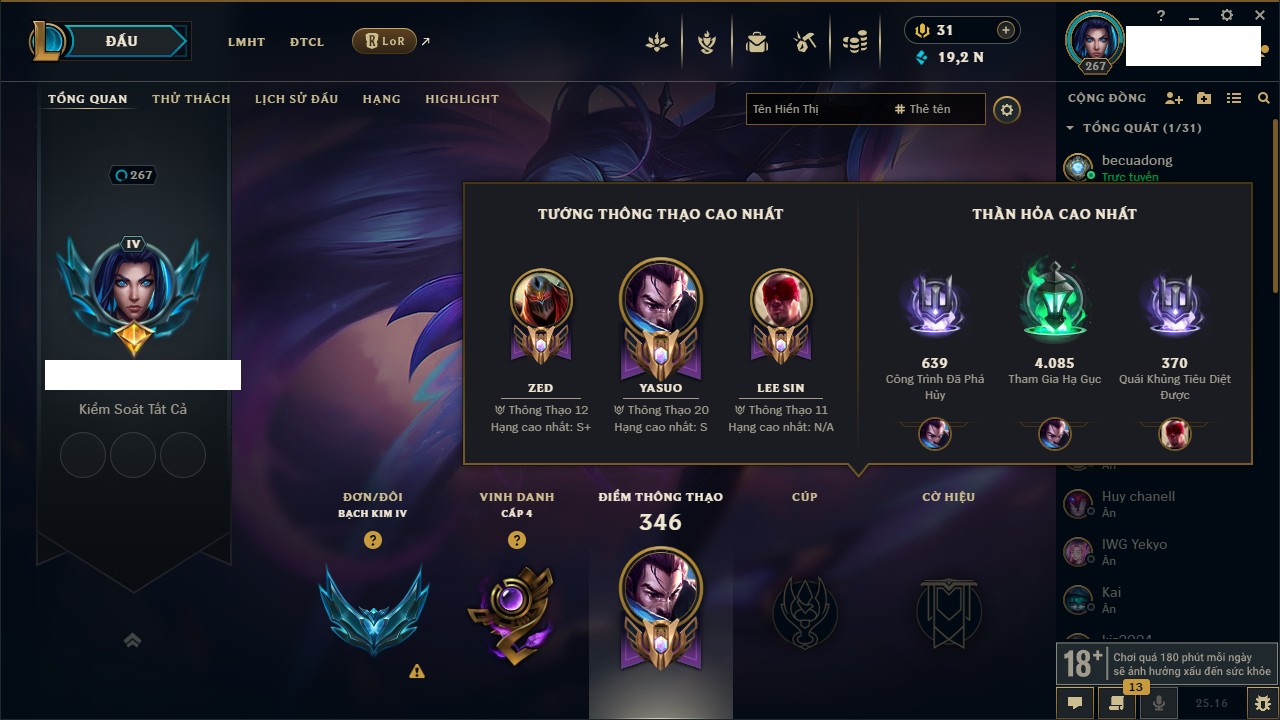Open the THỬ THÁCH tab

click(x=191, y=99)
